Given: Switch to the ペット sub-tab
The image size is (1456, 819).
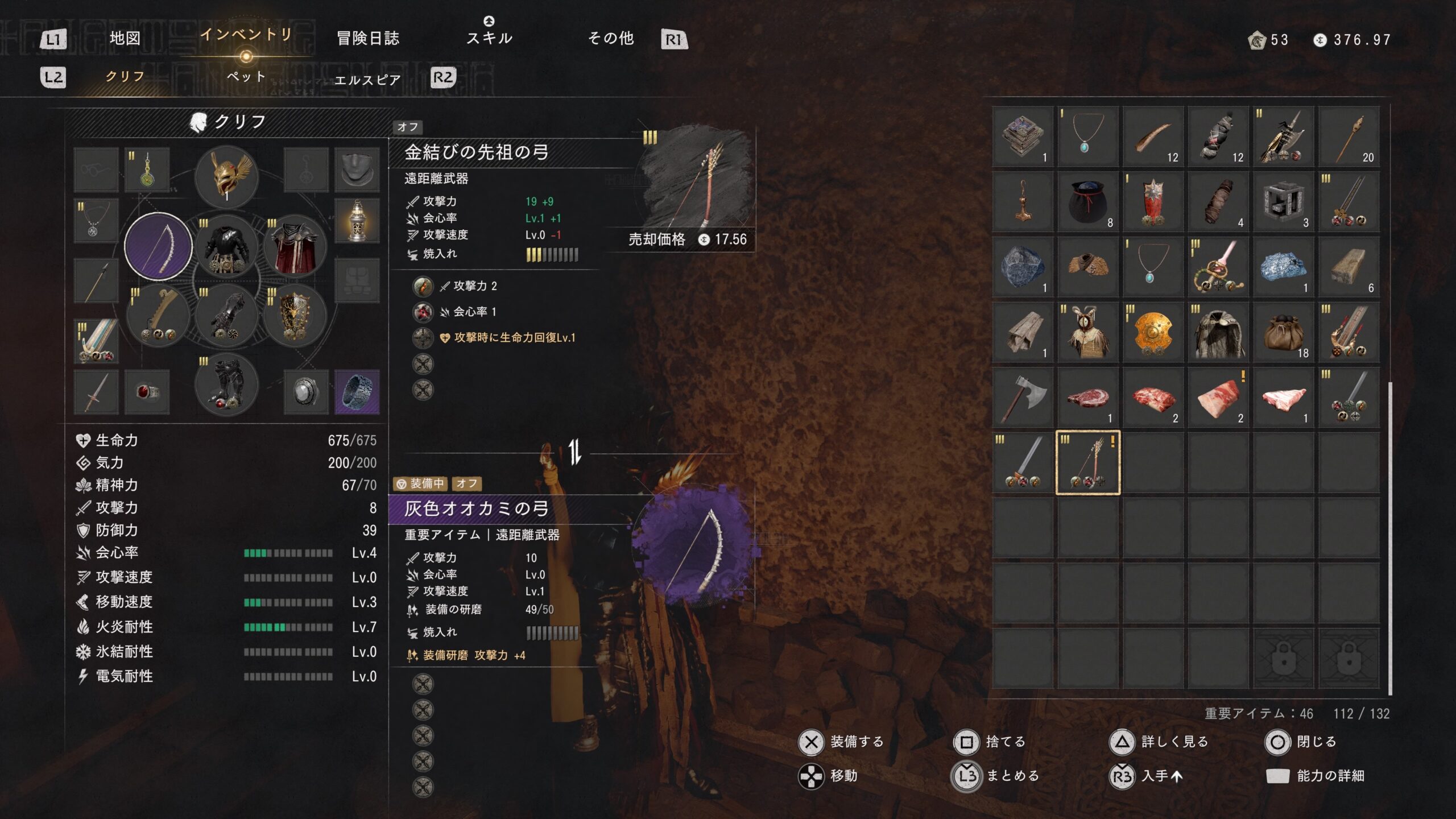Looking at the screenshot, I should (x=246, y=77).
